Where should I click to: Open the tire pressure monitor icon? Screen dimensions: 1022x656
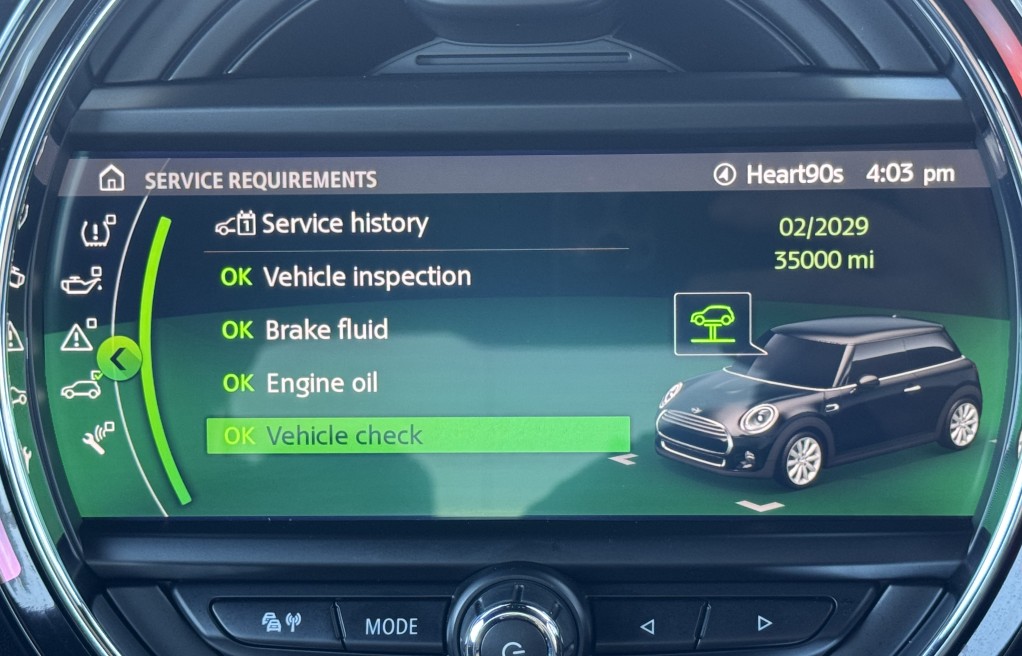pos(97,232)
